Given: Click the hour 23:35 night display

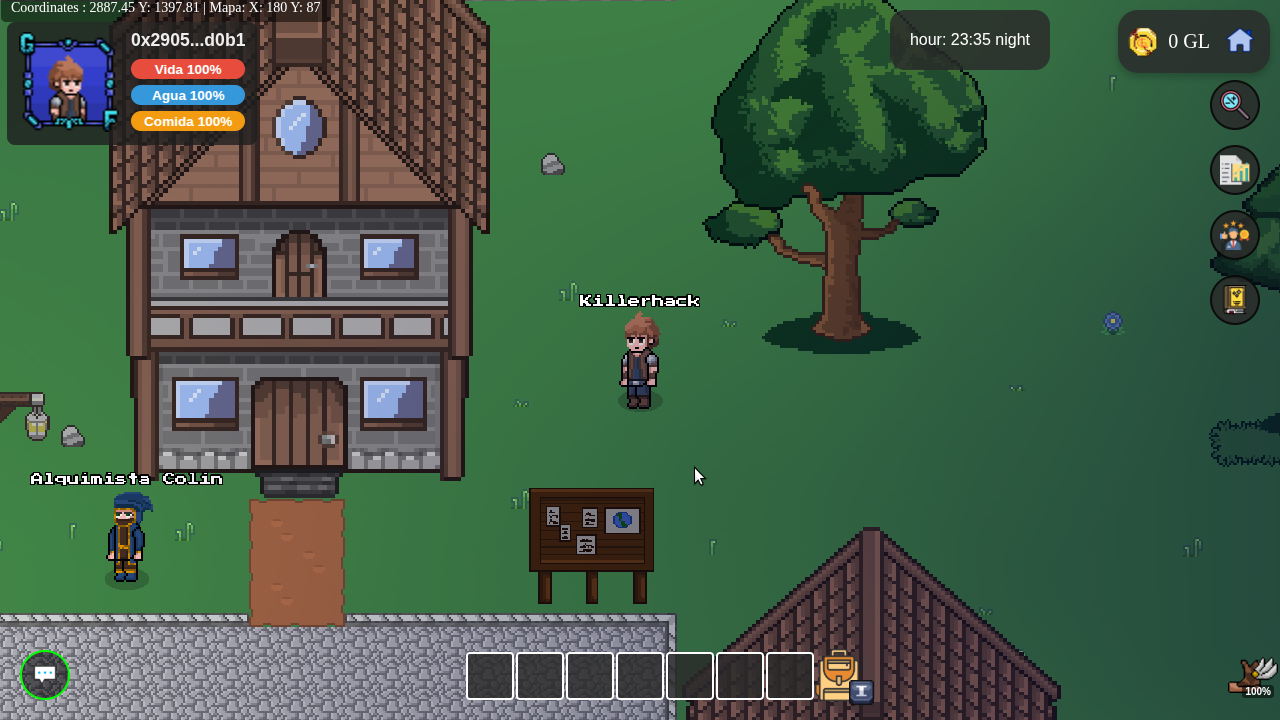Looking at the screenshot, I should [x=969, y=39].
